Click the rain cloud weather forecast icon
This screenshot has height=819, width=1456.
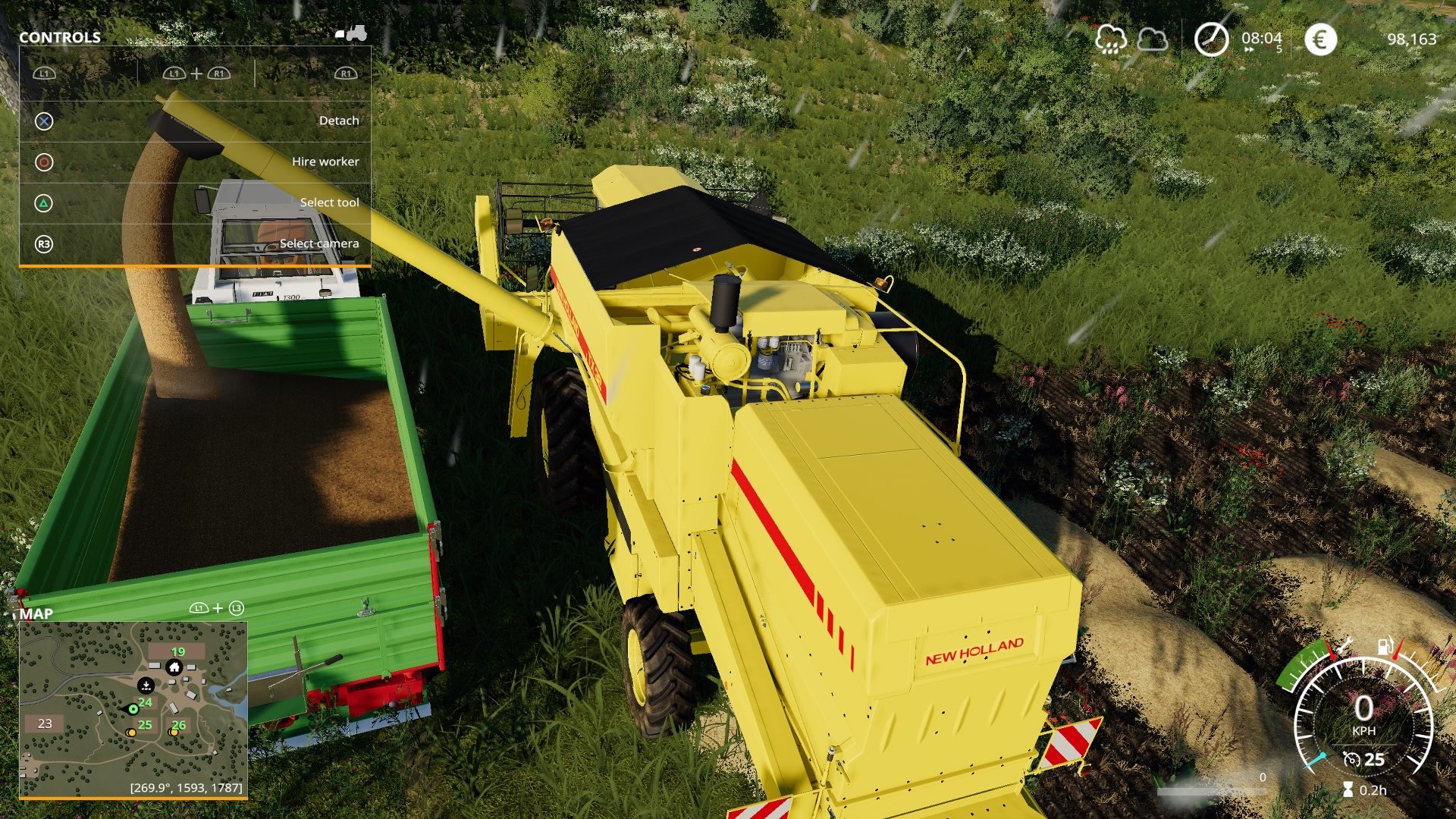tap(1112, 39)
